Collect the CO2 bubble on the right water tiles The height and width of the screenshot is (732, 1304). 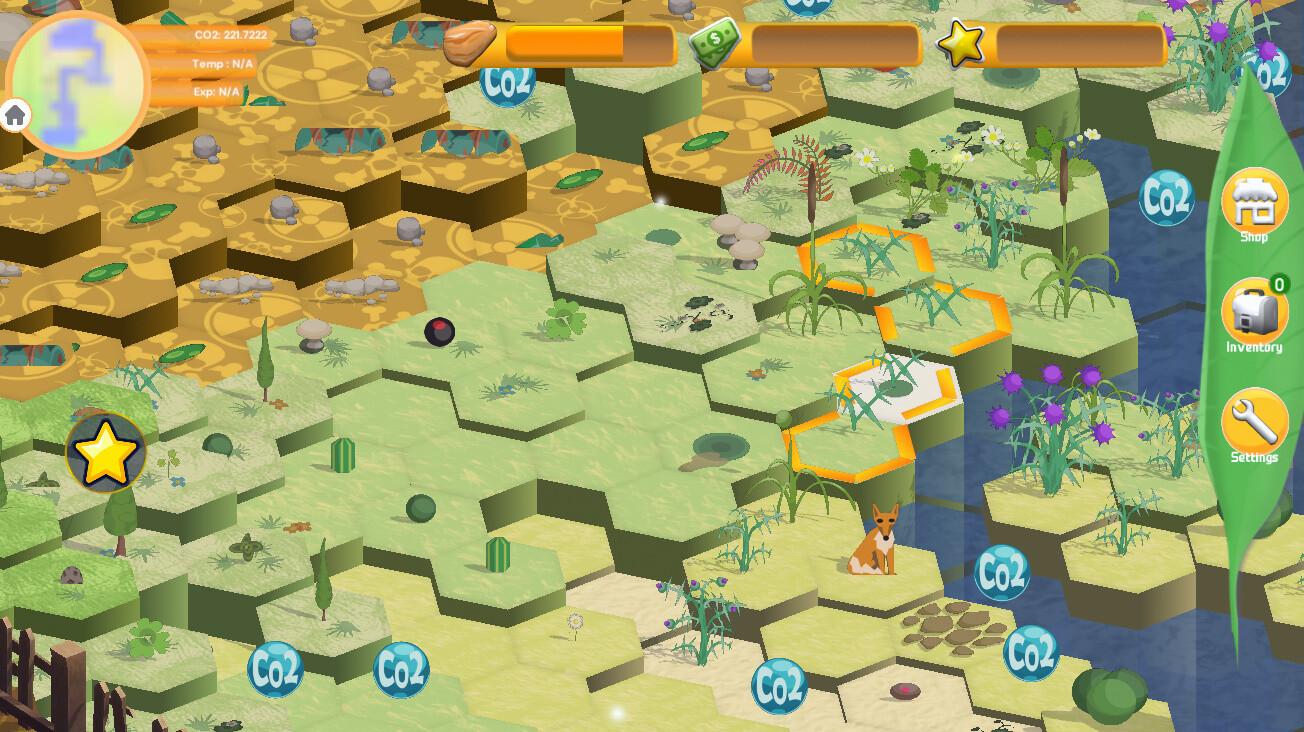pyautogui.click(x=1167, y=197)
